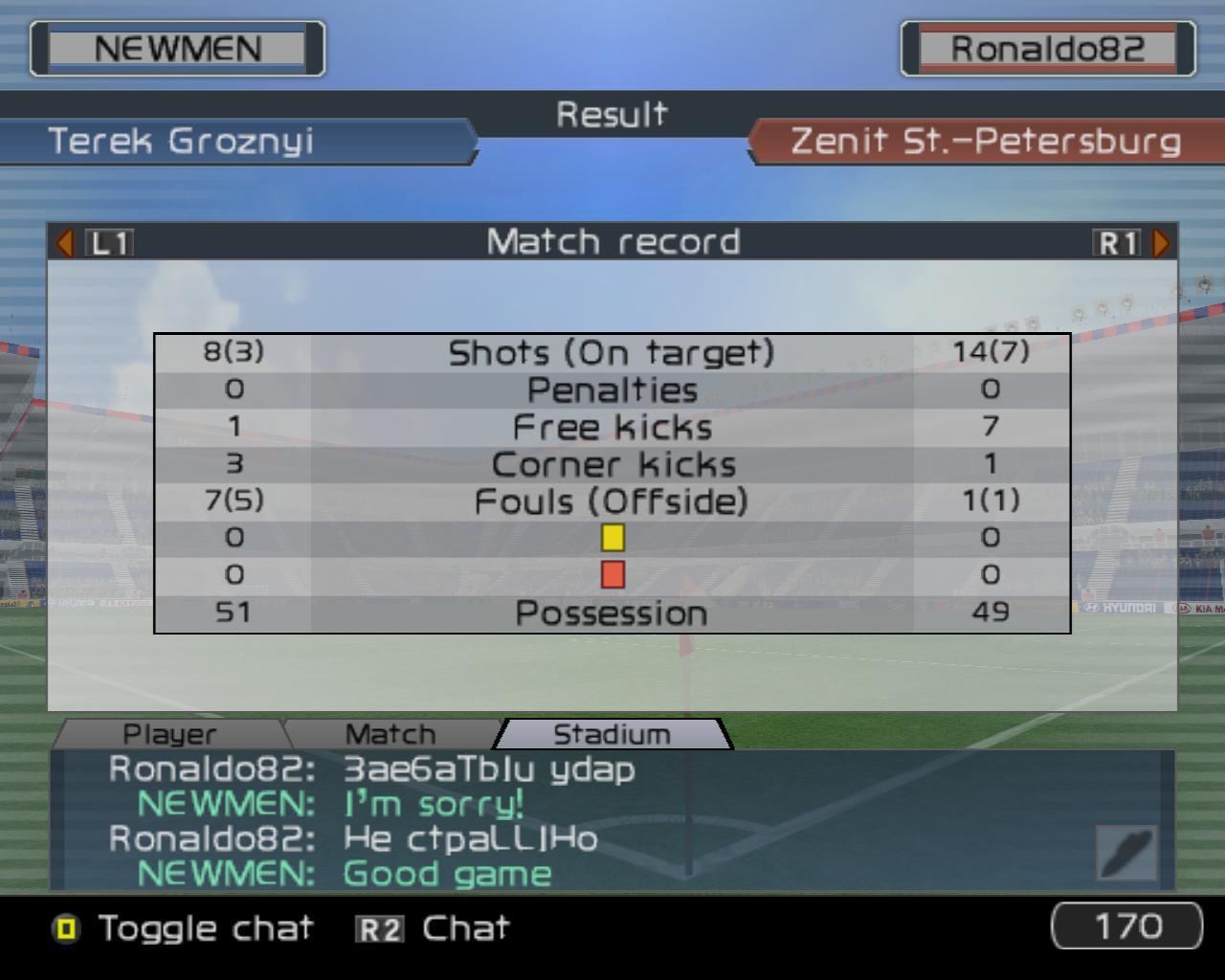Switch to the Player chat tab
This screenshot has width=1225, height=980.
click(169, 734)
